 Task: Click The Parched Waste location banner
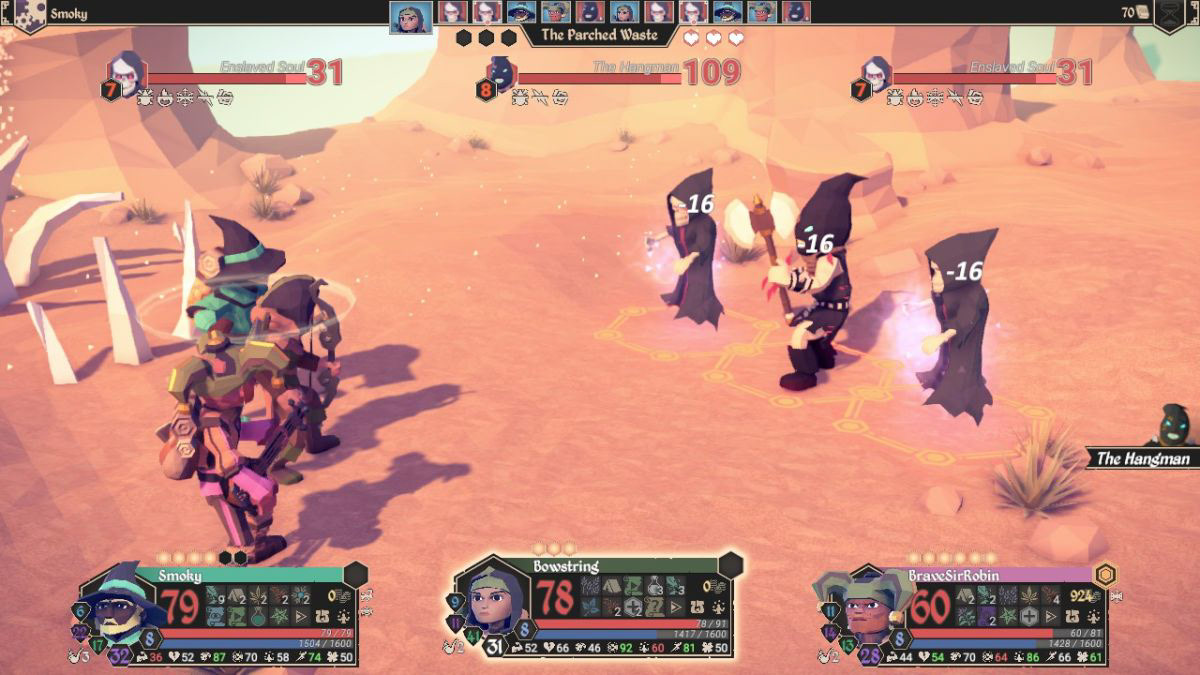click(599, 36)
